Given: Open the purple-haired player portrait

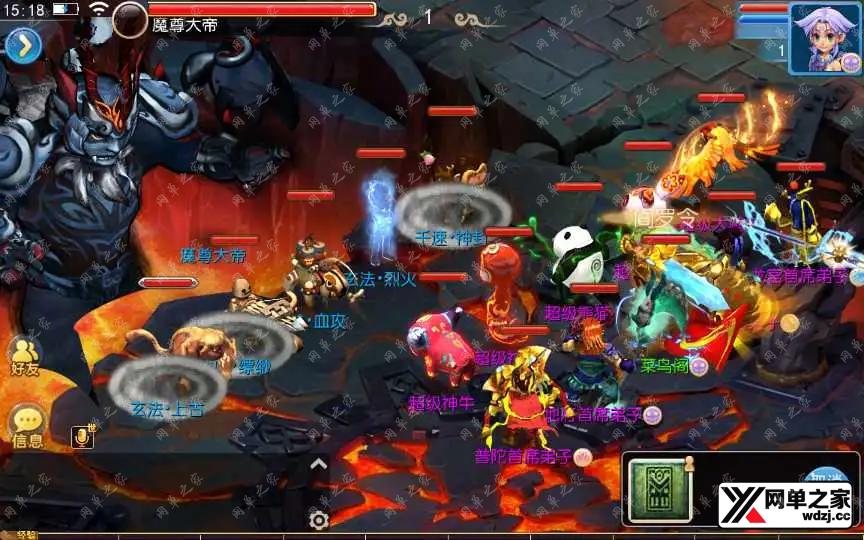Looking at the screenshot, I should [x=825, y=38].
